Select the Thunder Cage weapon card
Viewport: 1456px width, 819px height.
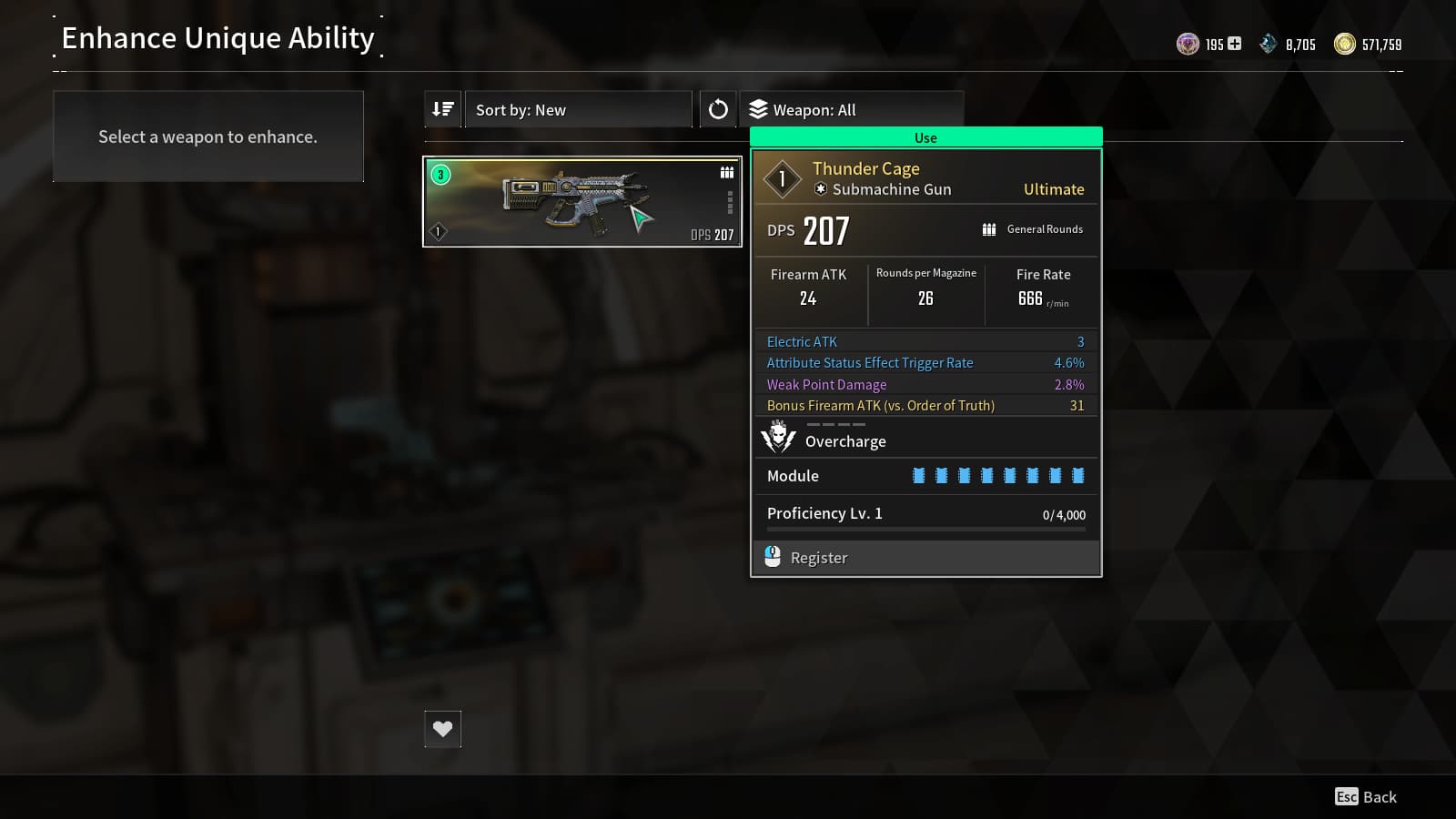[x=582, y=201]
